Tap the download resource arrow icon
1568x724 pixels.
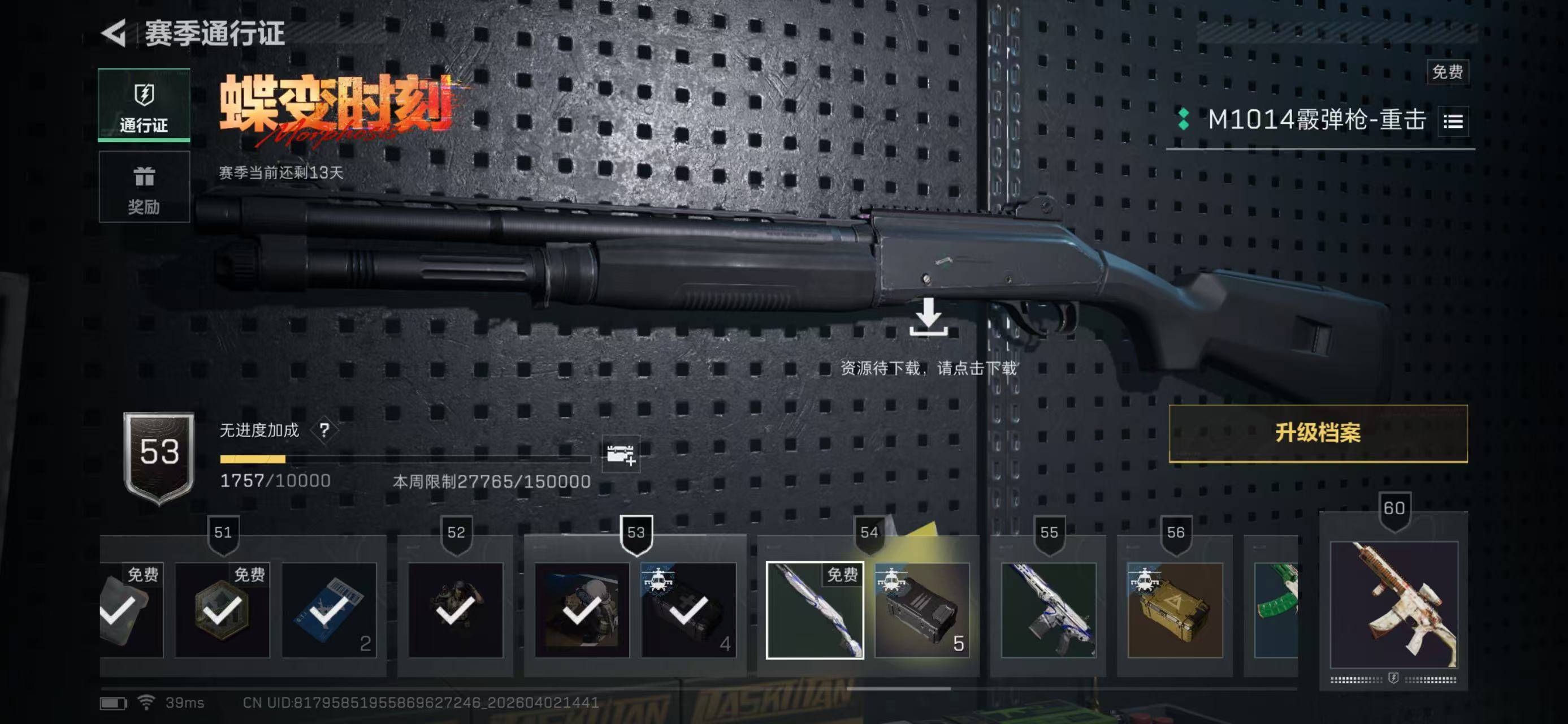[928, 317]
